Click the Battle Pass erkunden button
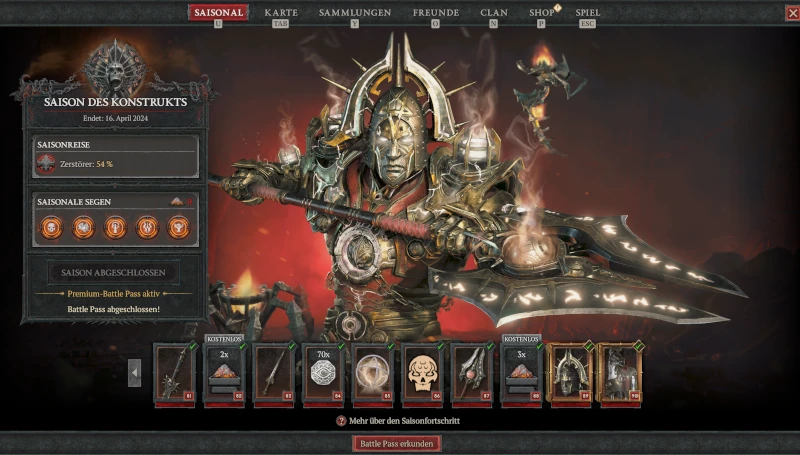The width and height of the screenshot is (800, 455). (397, 443)
